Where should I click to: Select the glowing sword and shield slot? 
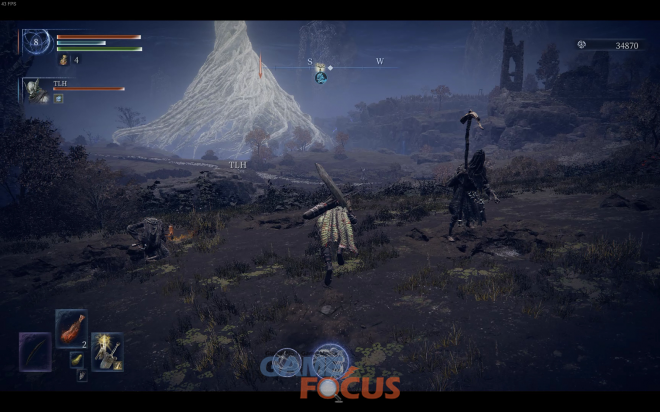coord(107,350)
